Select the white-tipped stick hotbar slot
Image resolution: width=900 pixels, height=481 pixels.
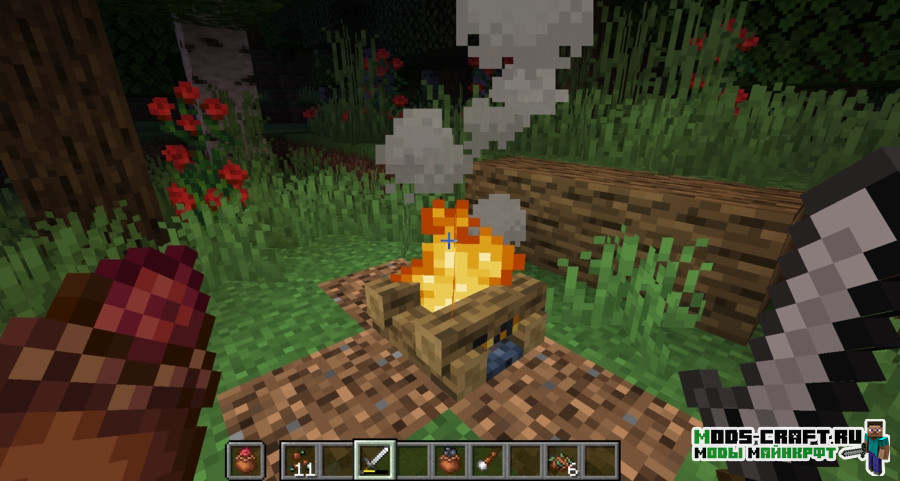(487, 460)
